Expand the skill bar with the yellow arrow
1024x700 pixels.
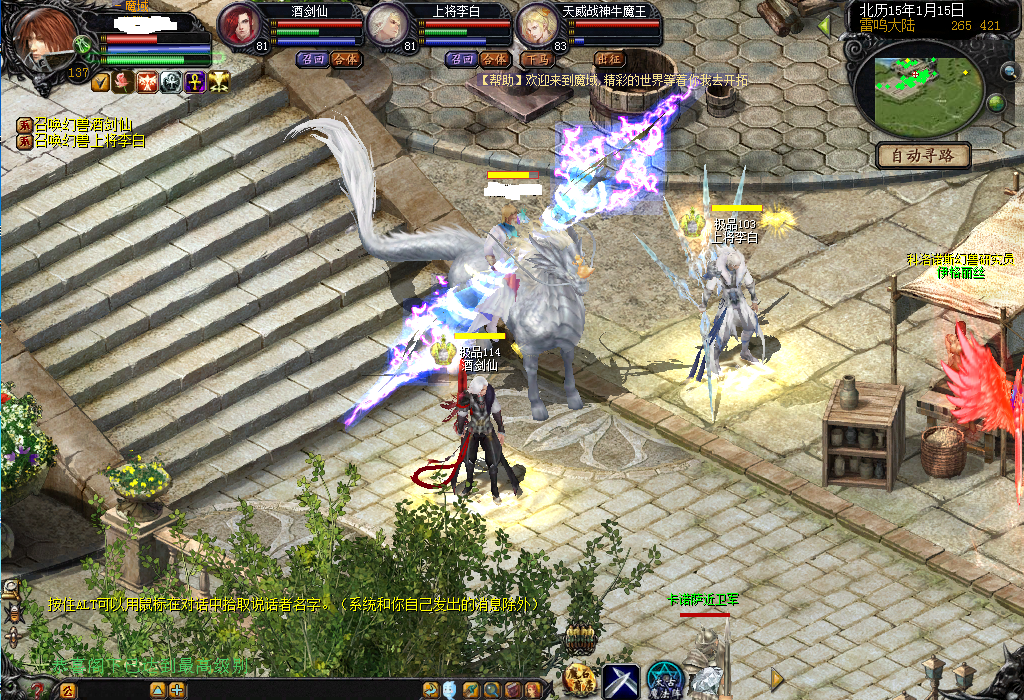coord(777,679)
